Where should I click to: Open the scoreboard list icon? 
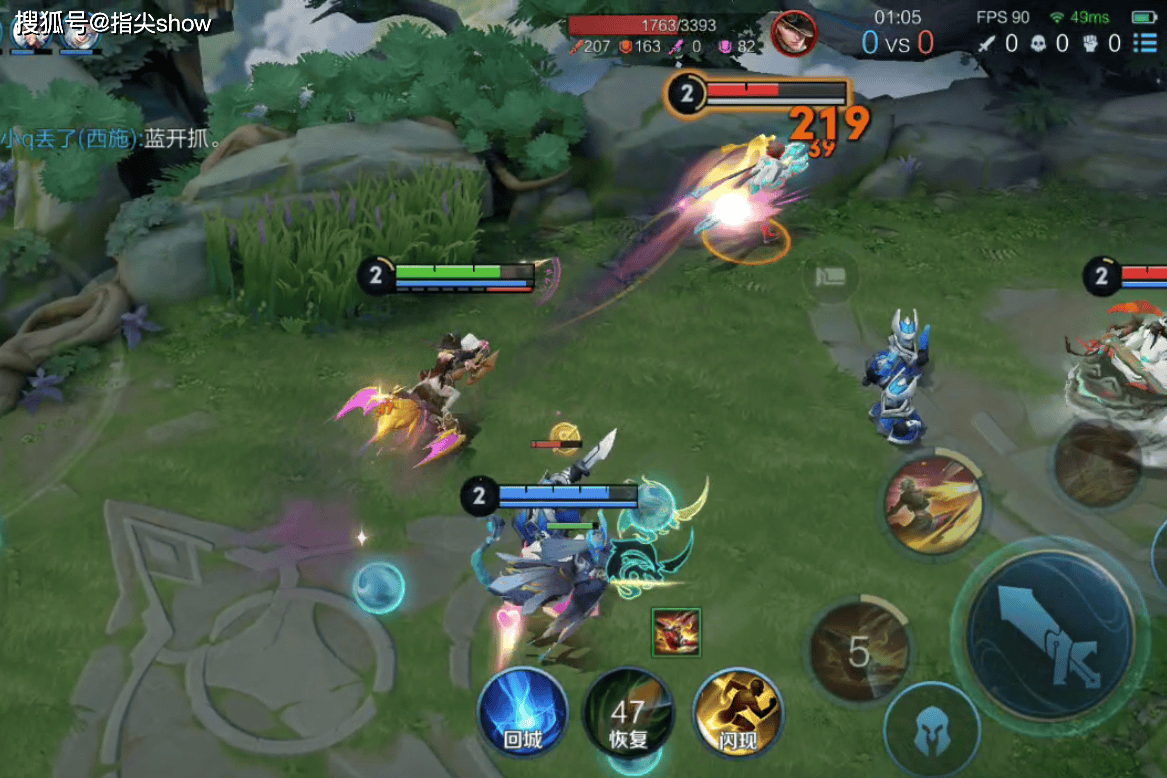click(1145, 43)
